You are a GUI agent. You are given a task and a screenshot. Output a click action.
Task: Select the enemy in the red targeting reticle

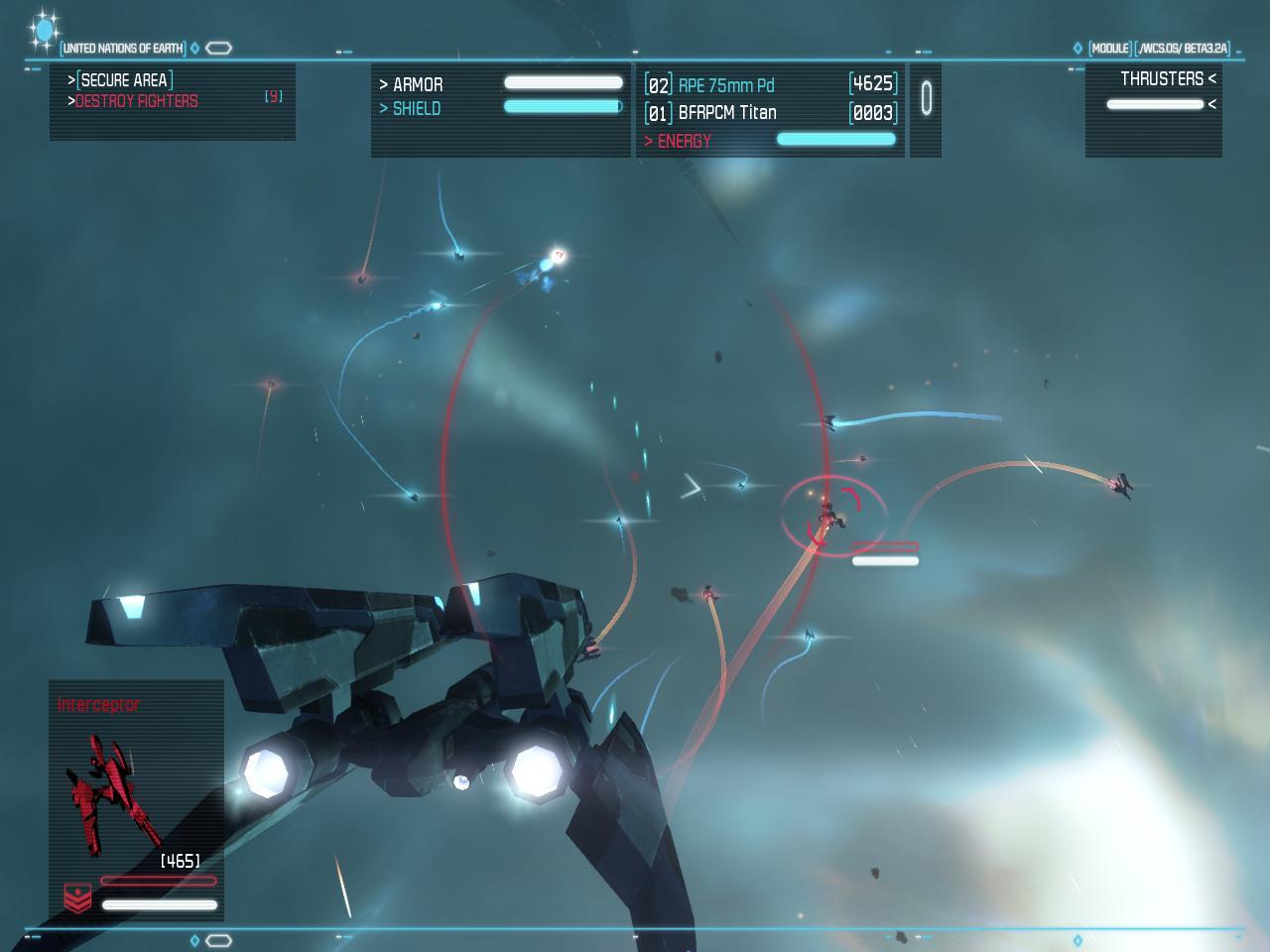[826, 514]
